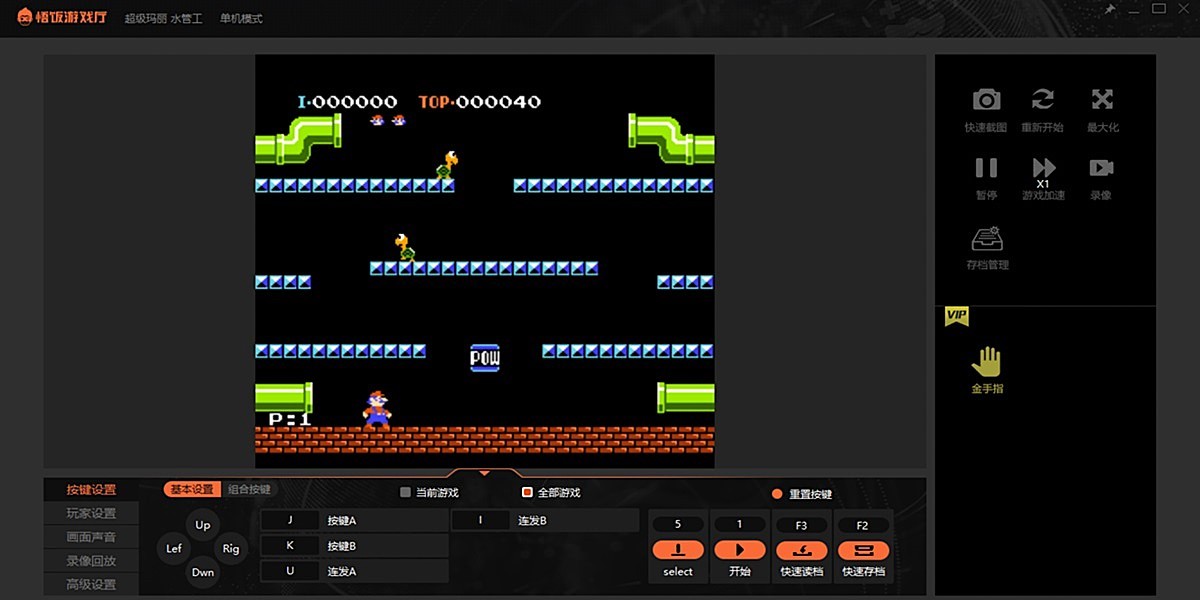Image resolution: width=1200 pixels, height=600 pixels.
Task: Click the orange 开始 start button
Action: point(740,550)
